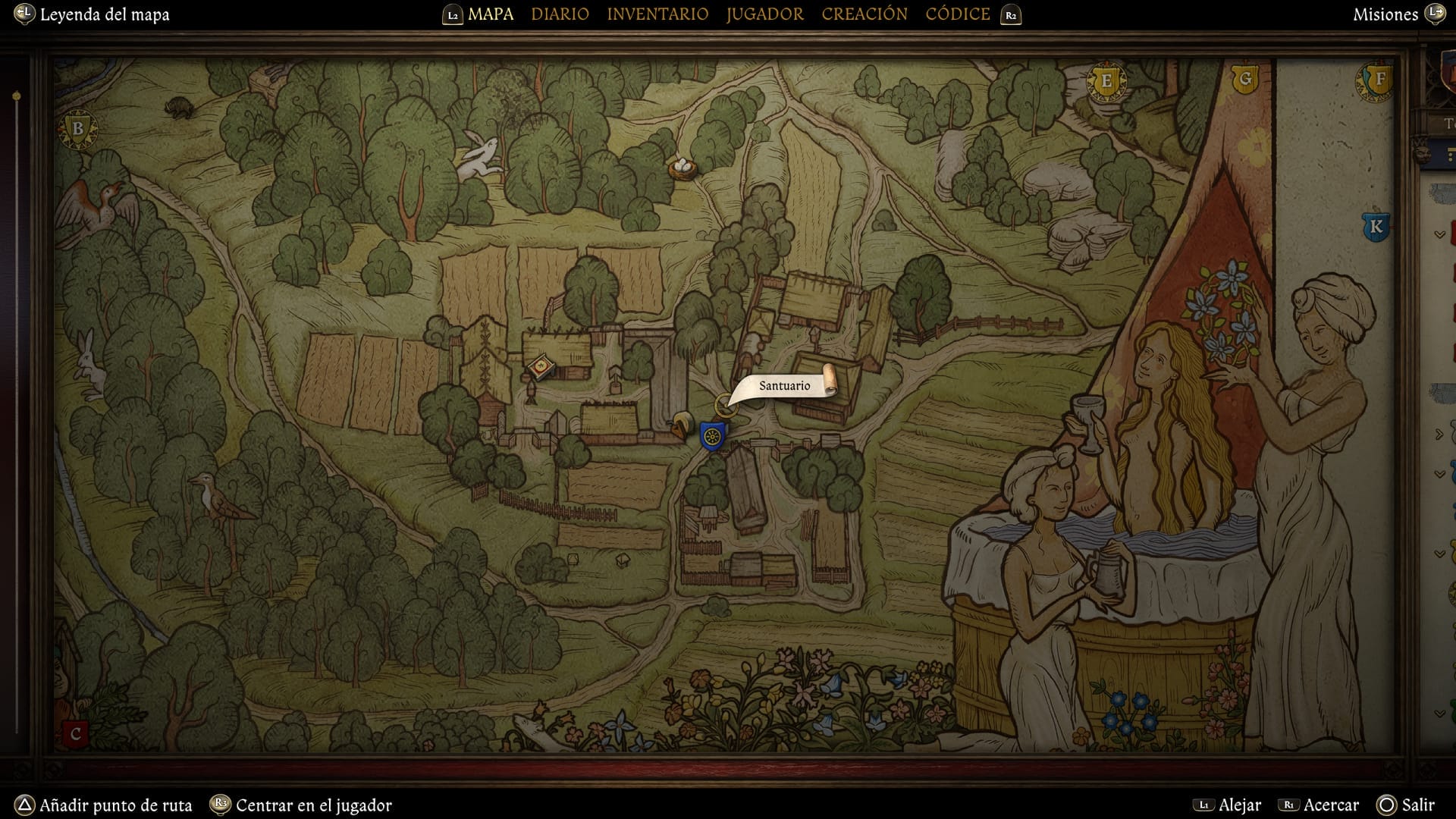Select the red quest marker C
The width and height of the screenshot is (1456, 819).
(x=75, y=734)
